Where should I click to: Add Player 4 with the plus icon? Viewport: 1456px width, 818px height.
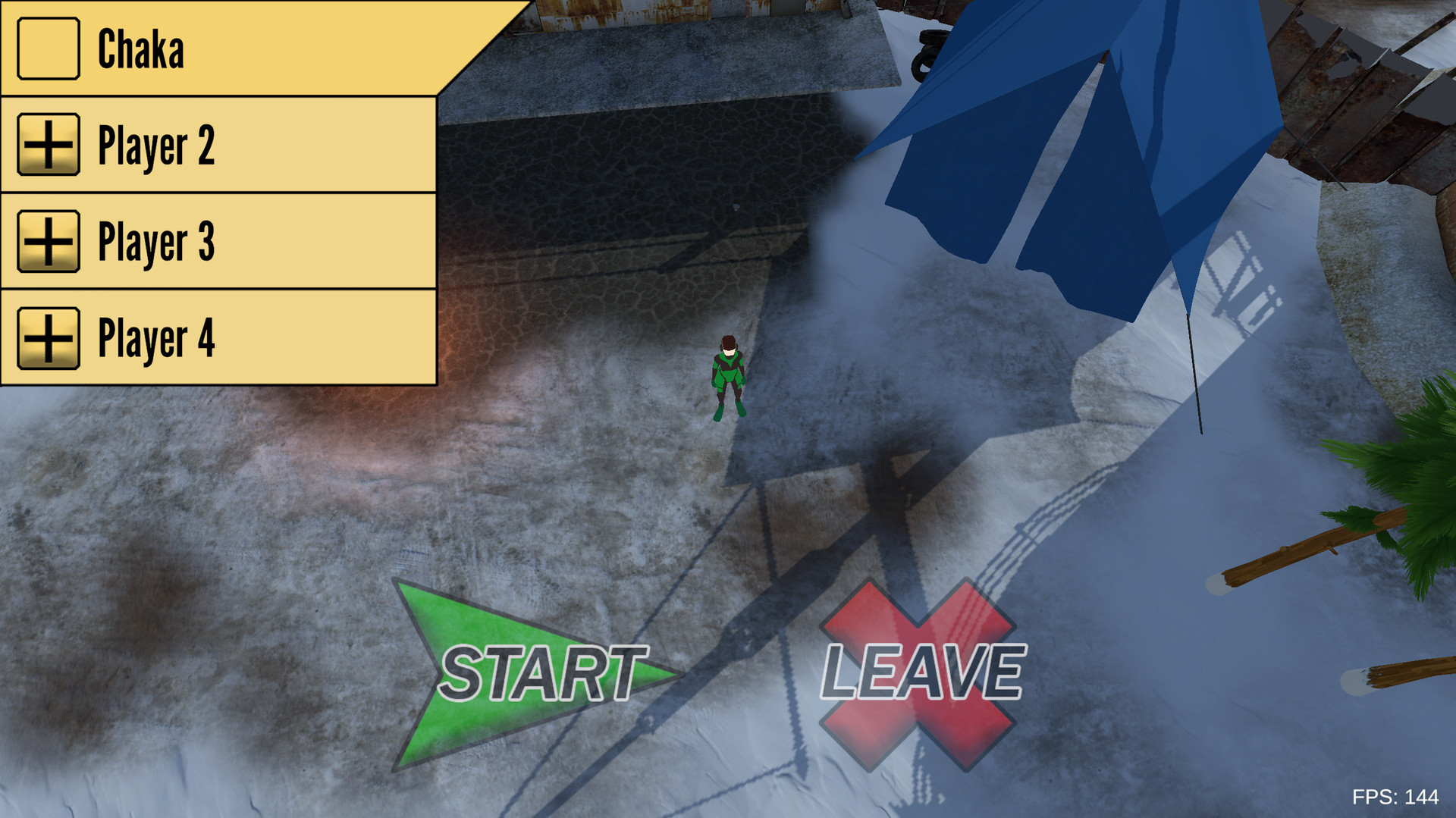tap(47, 338)
